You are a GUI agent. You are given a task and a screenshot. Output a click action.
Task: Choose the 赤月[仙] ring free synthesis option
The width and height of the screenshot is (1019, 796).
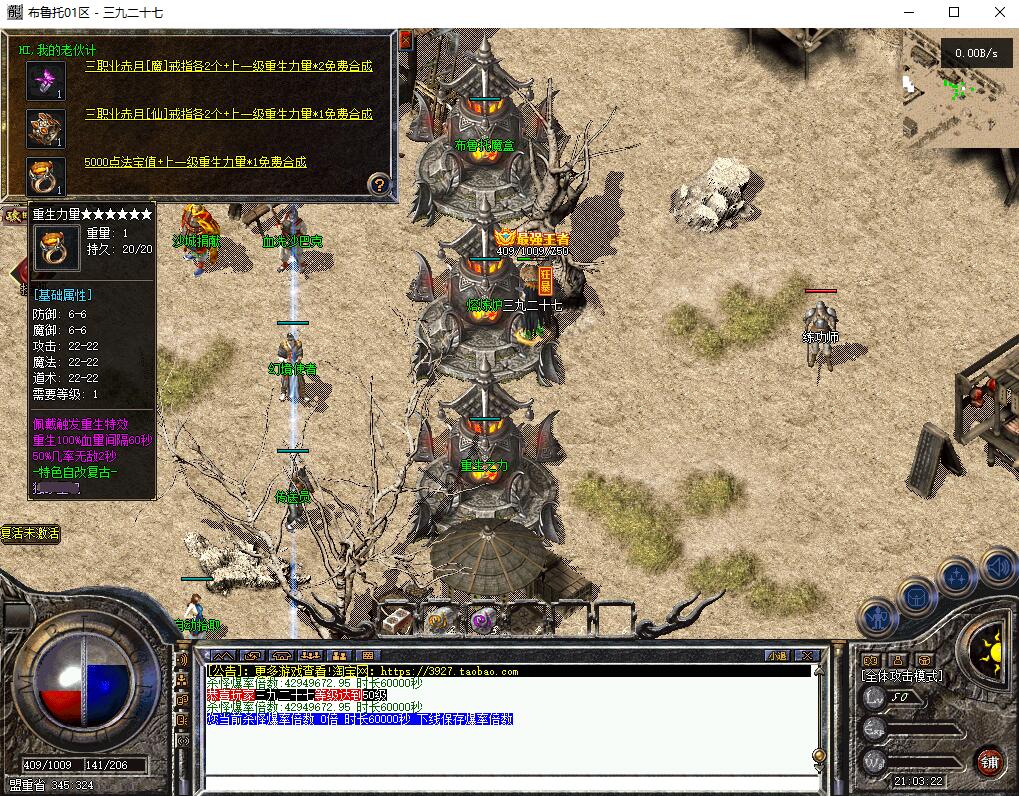point(228,114)
